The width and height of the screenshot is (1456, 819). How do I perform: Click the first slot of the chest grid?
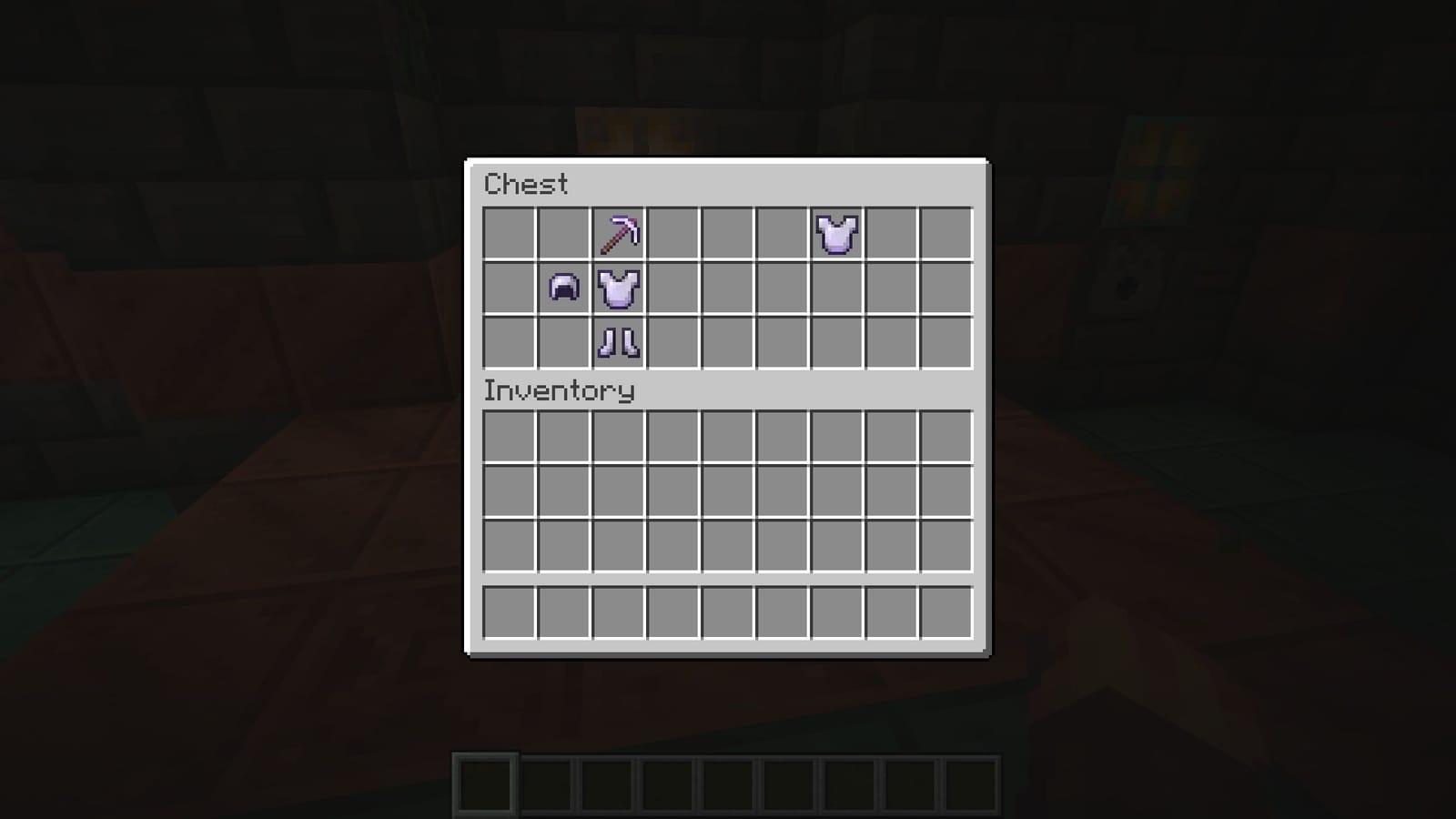pos(510,235)
